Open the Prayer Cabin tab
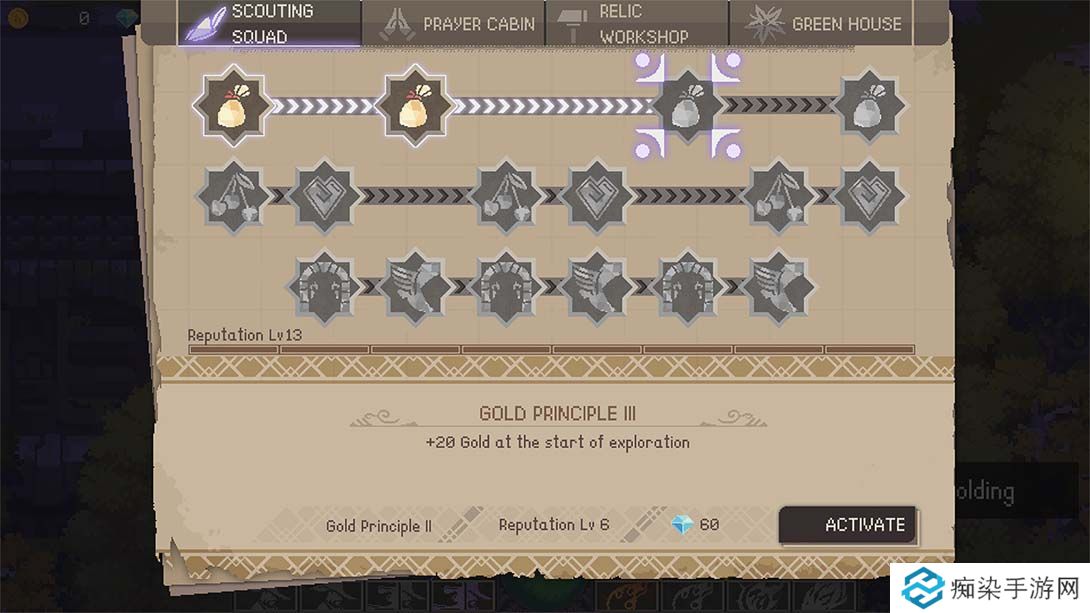Screen dimensions: 1090x613 pos(453,23)
